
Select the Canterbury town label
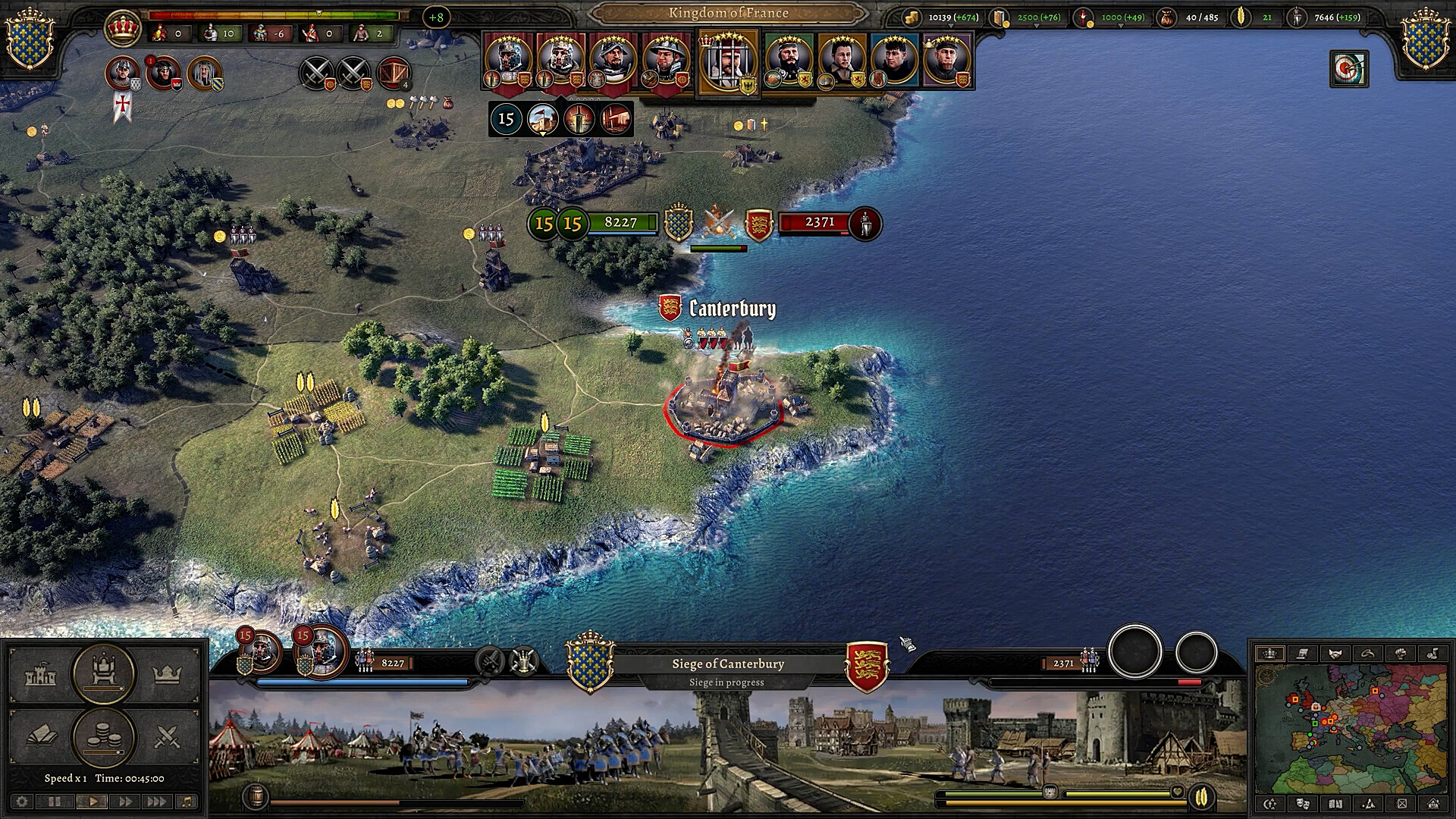(x=731, y=309)
